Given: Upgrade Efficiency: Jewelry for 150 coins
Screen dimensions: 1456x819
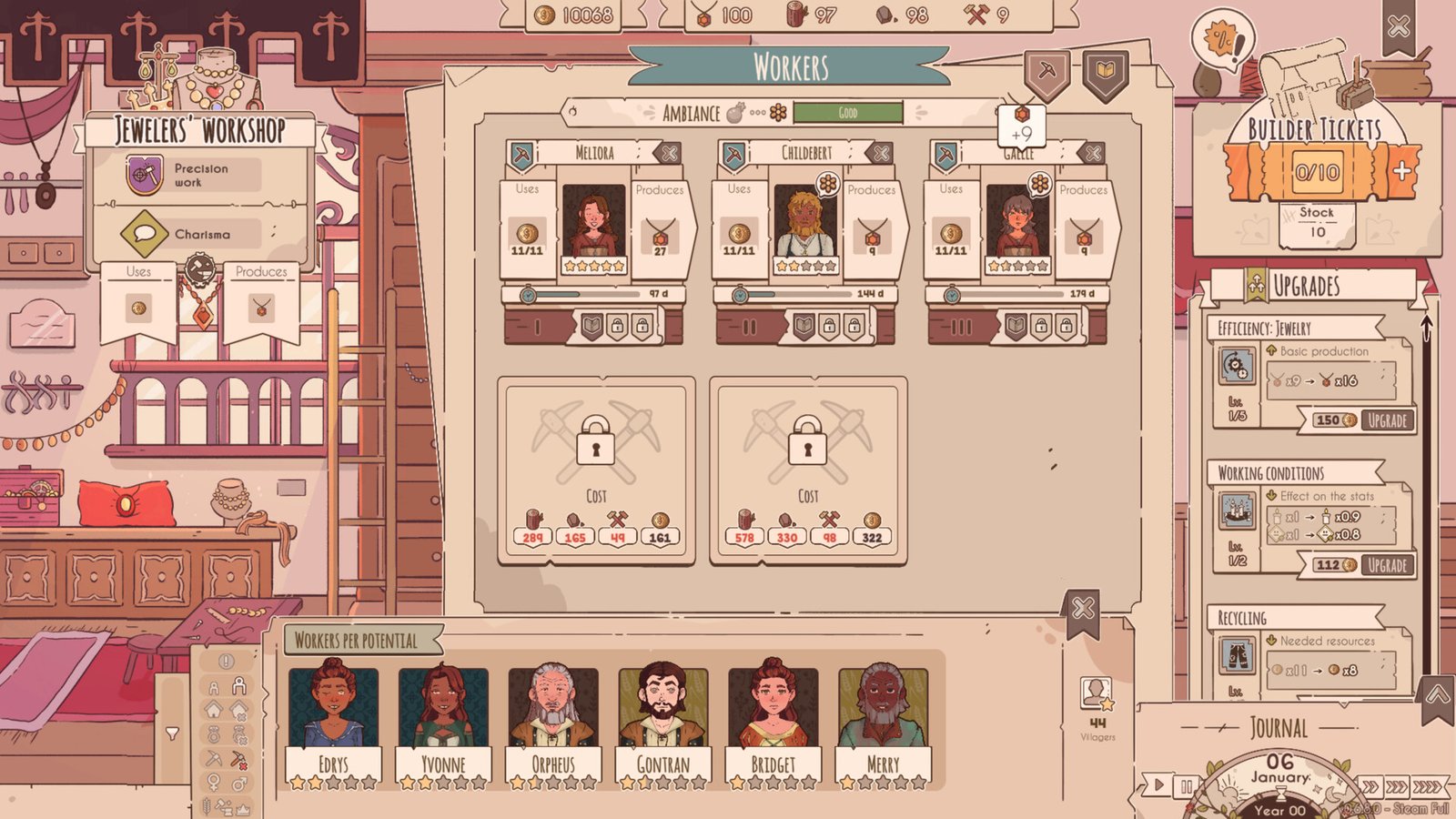Looking at the screenshot, I should pyautogui.click(x=1387, y=420).
